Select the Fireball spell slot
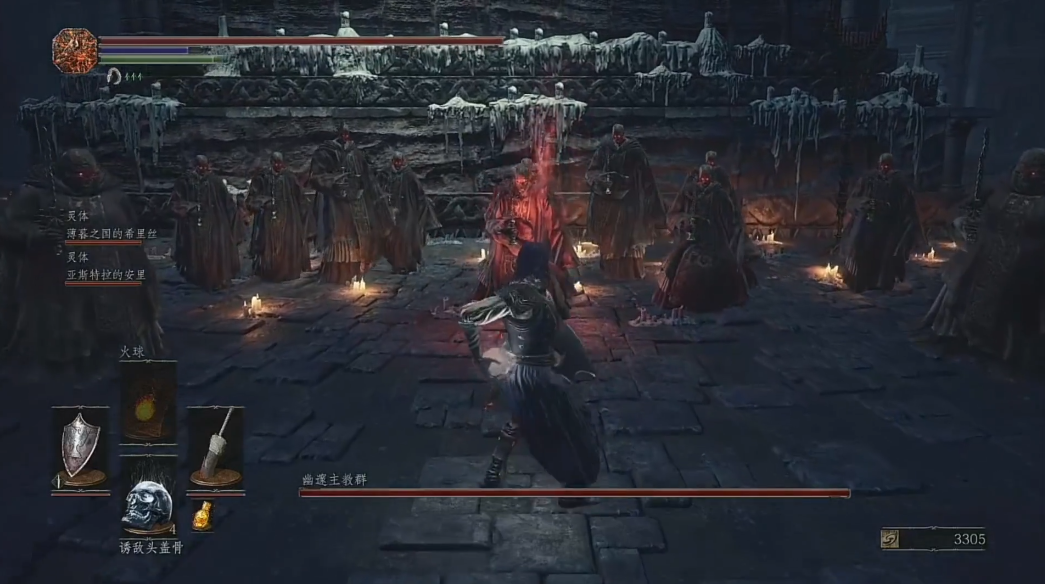Image resolution: width=1045 pixels, height=584 pixels. (148, 402)
